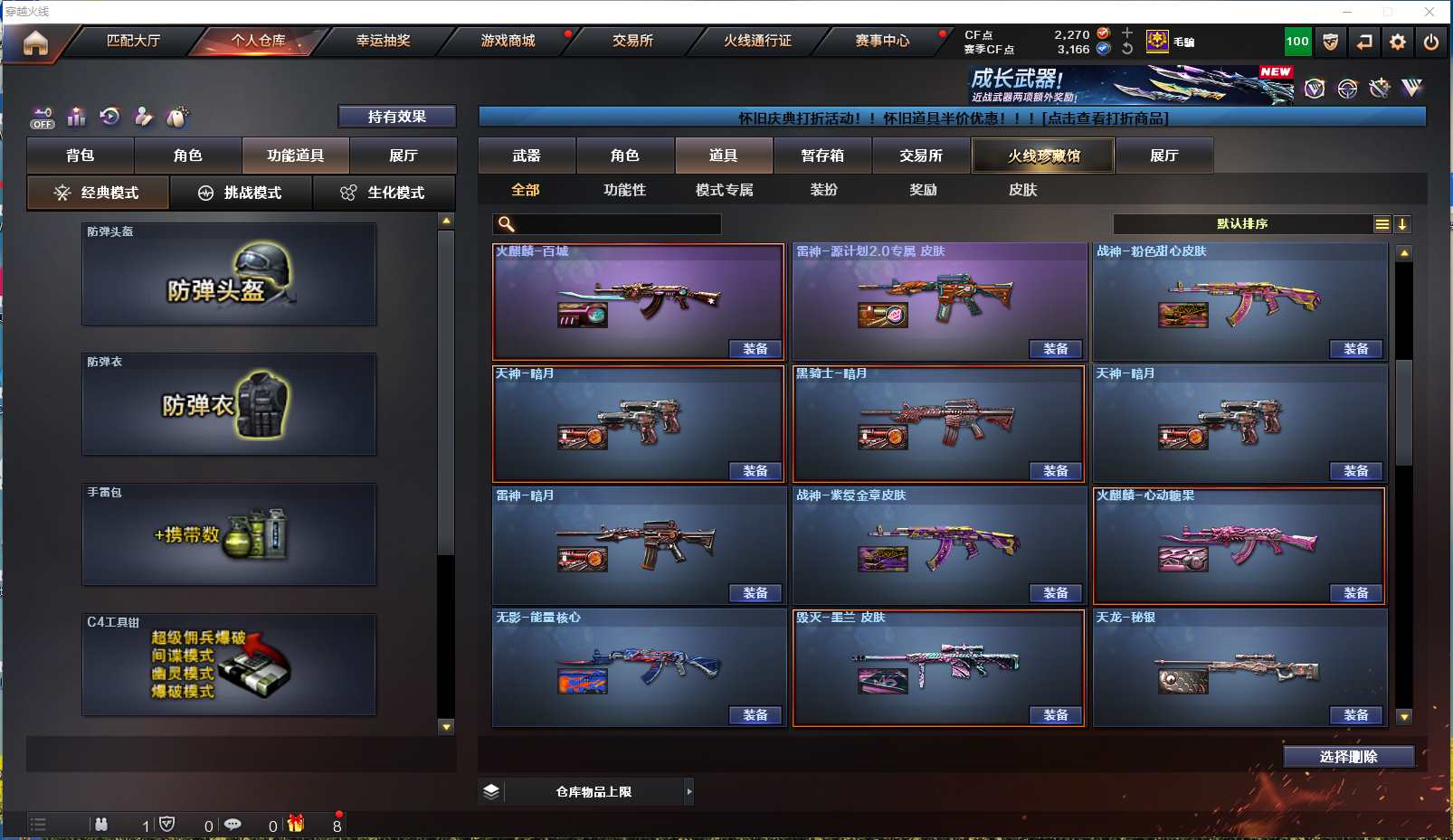
Task: Select the 防弹头盔 helmet item
Action: coord(229,274)
